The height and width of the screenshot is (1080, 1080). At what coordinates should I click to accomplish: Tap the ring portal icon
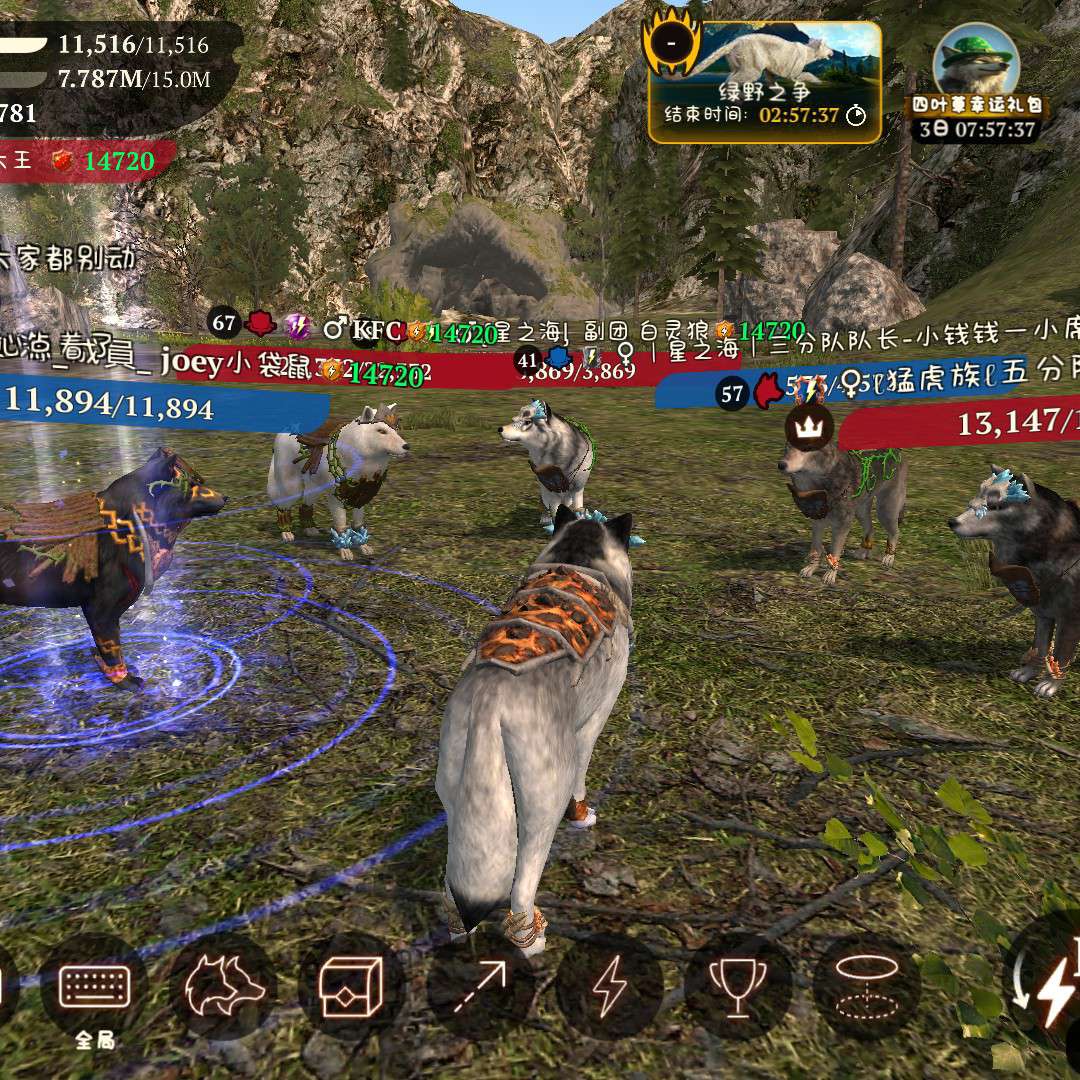[866, 987]
